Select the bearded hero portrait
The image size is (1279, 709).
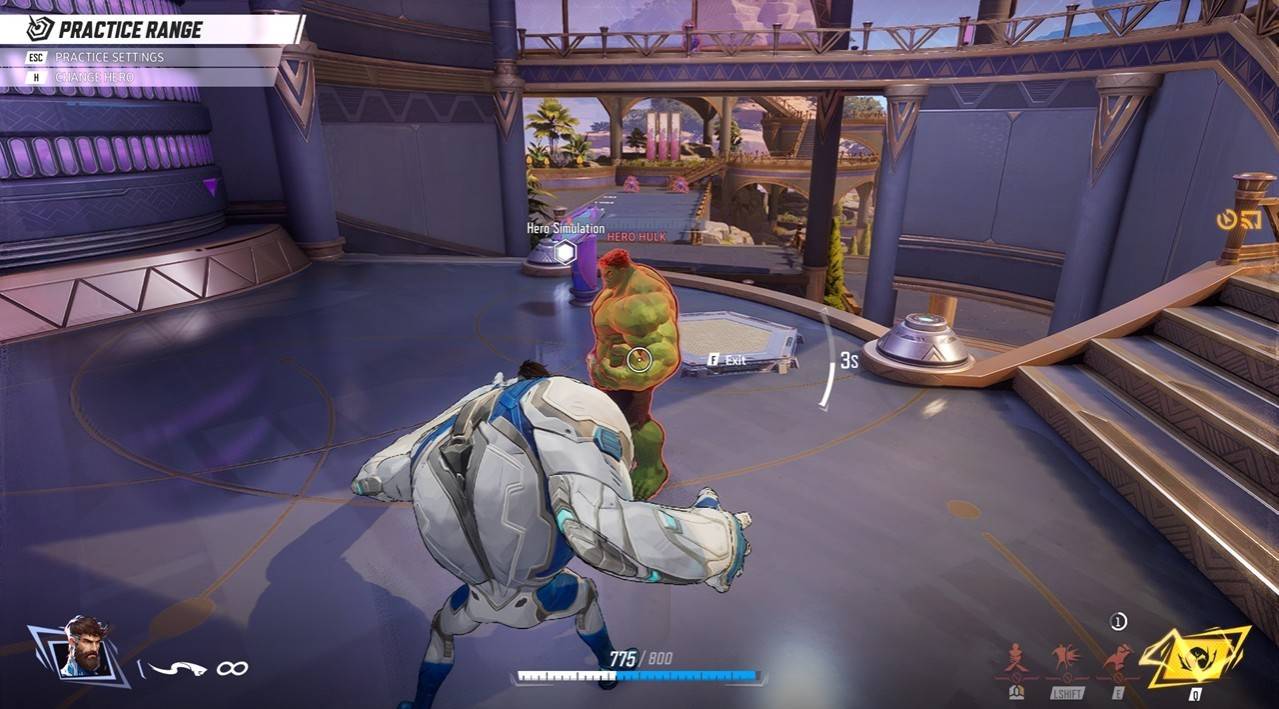point(84,649)
